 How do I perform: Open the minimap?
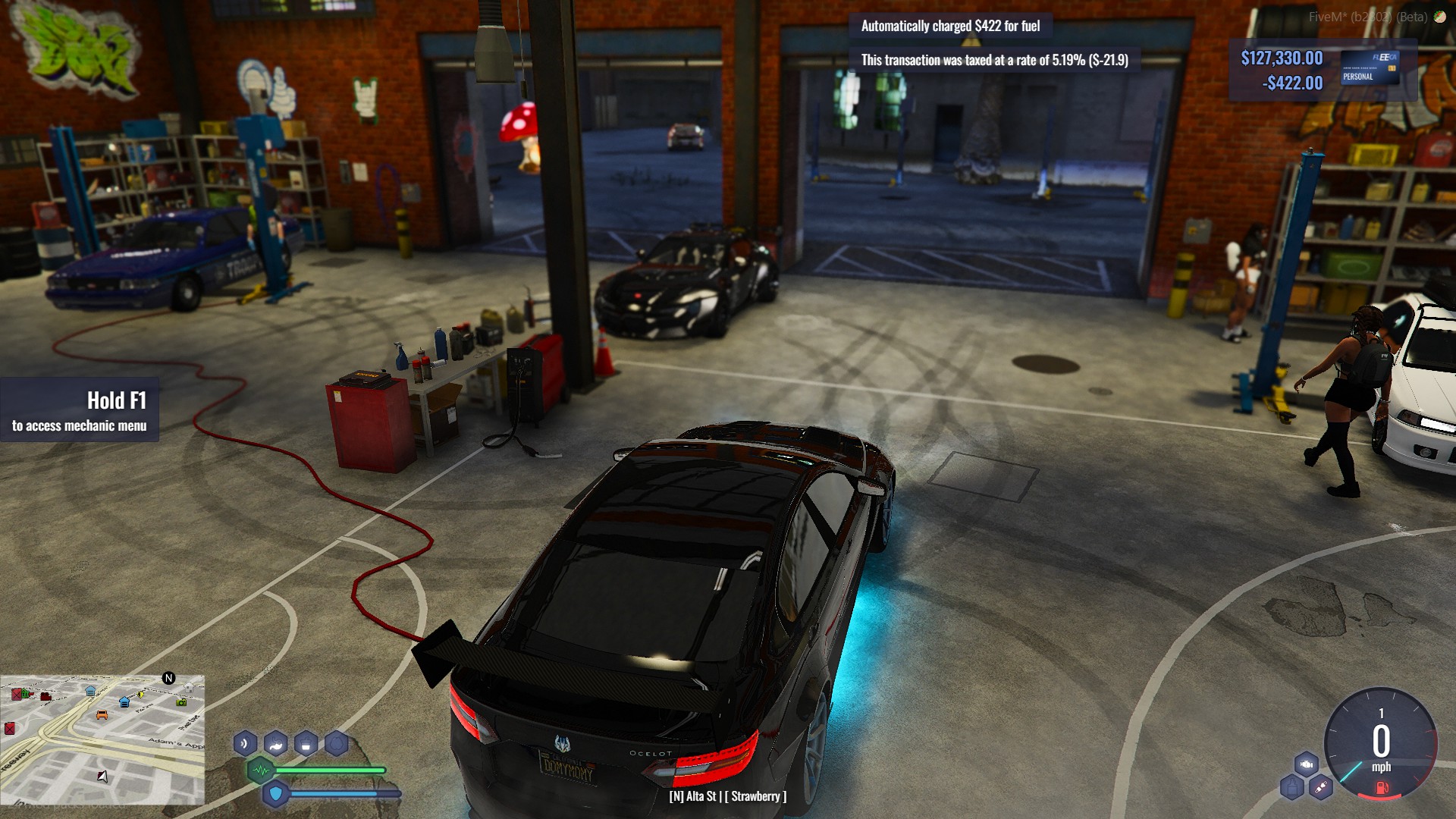pos(102,739)
